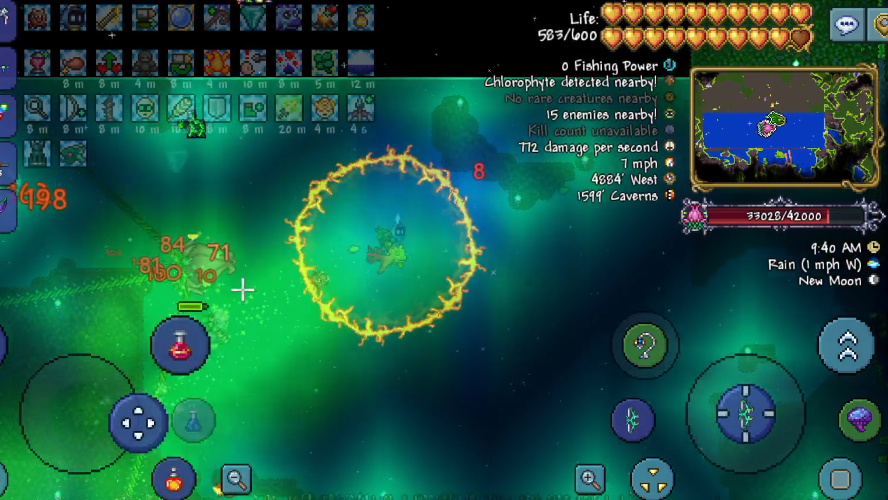Use the quick heal potion button

(180, 345)
